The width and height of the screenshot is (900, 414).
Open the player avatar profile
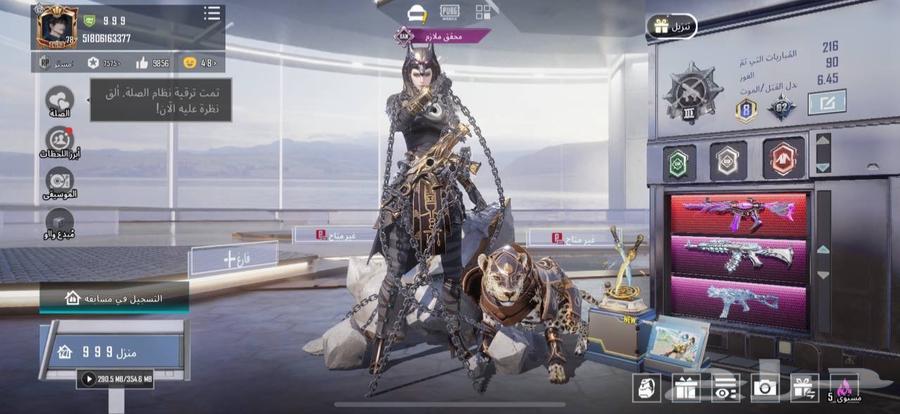tap(57, 27)
